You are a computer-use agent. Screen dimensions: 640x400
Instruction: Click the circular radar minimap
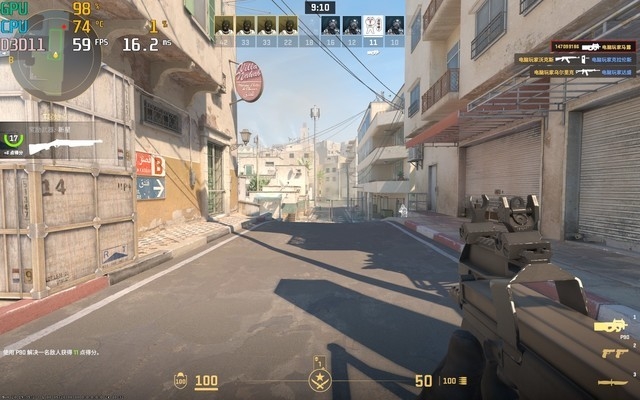coord(42,41)
